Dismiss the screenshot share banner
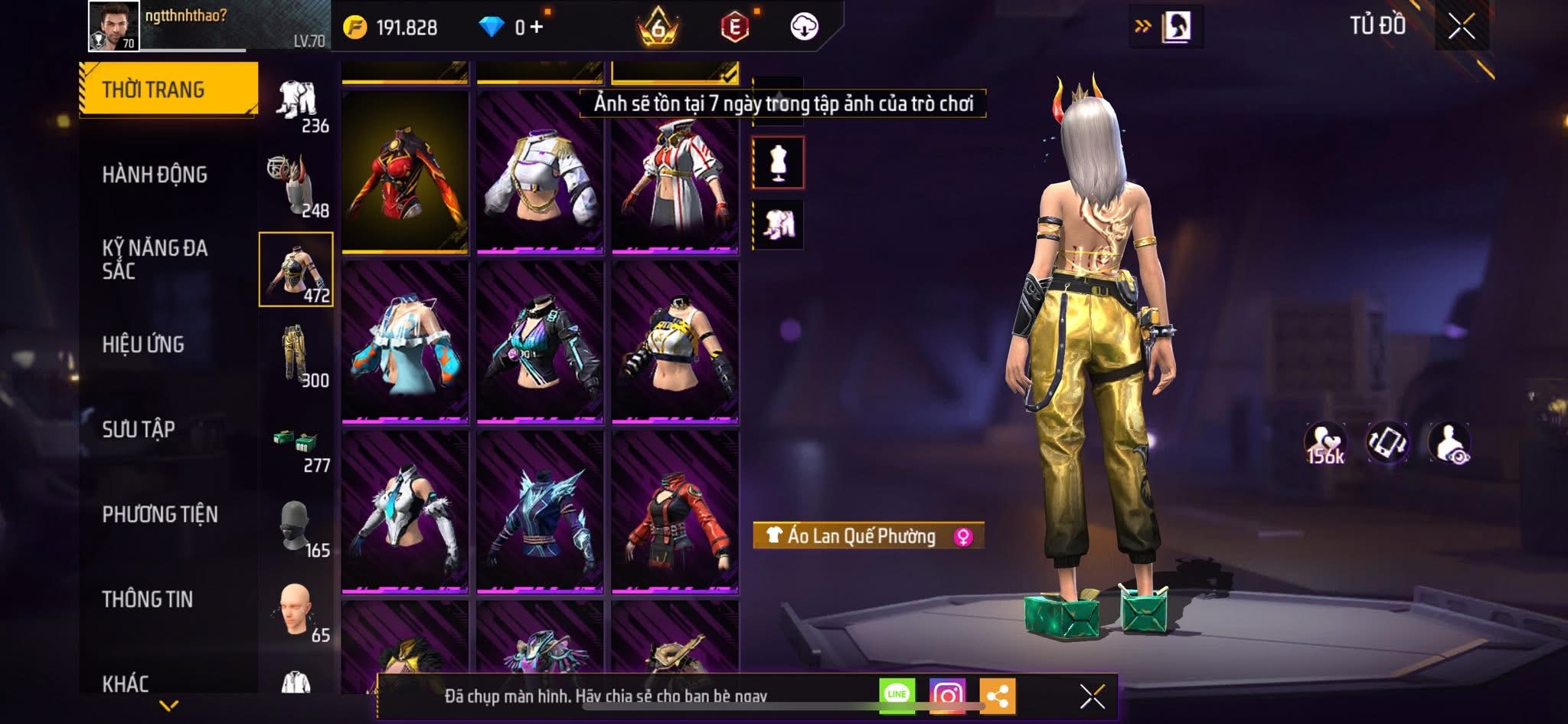 pyautogui.click(x=1092, y=696)
